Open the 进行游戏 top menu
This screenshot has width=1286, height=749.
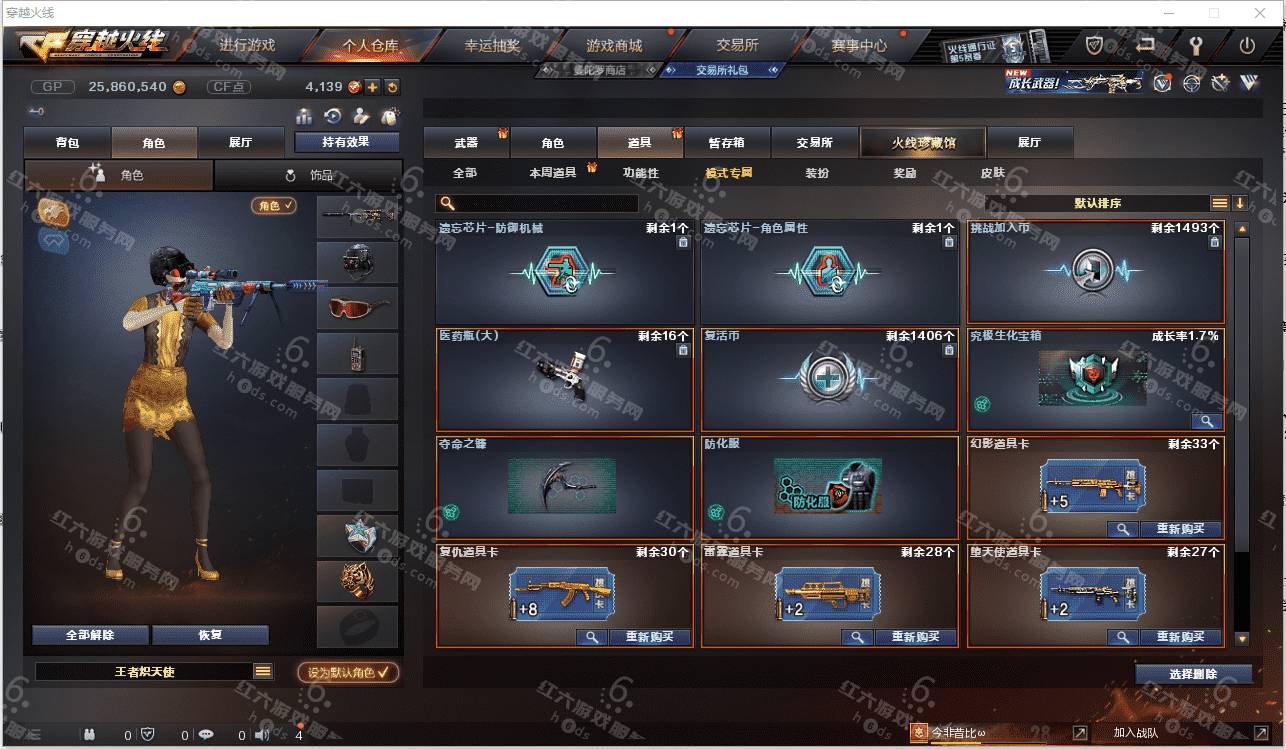246,45
